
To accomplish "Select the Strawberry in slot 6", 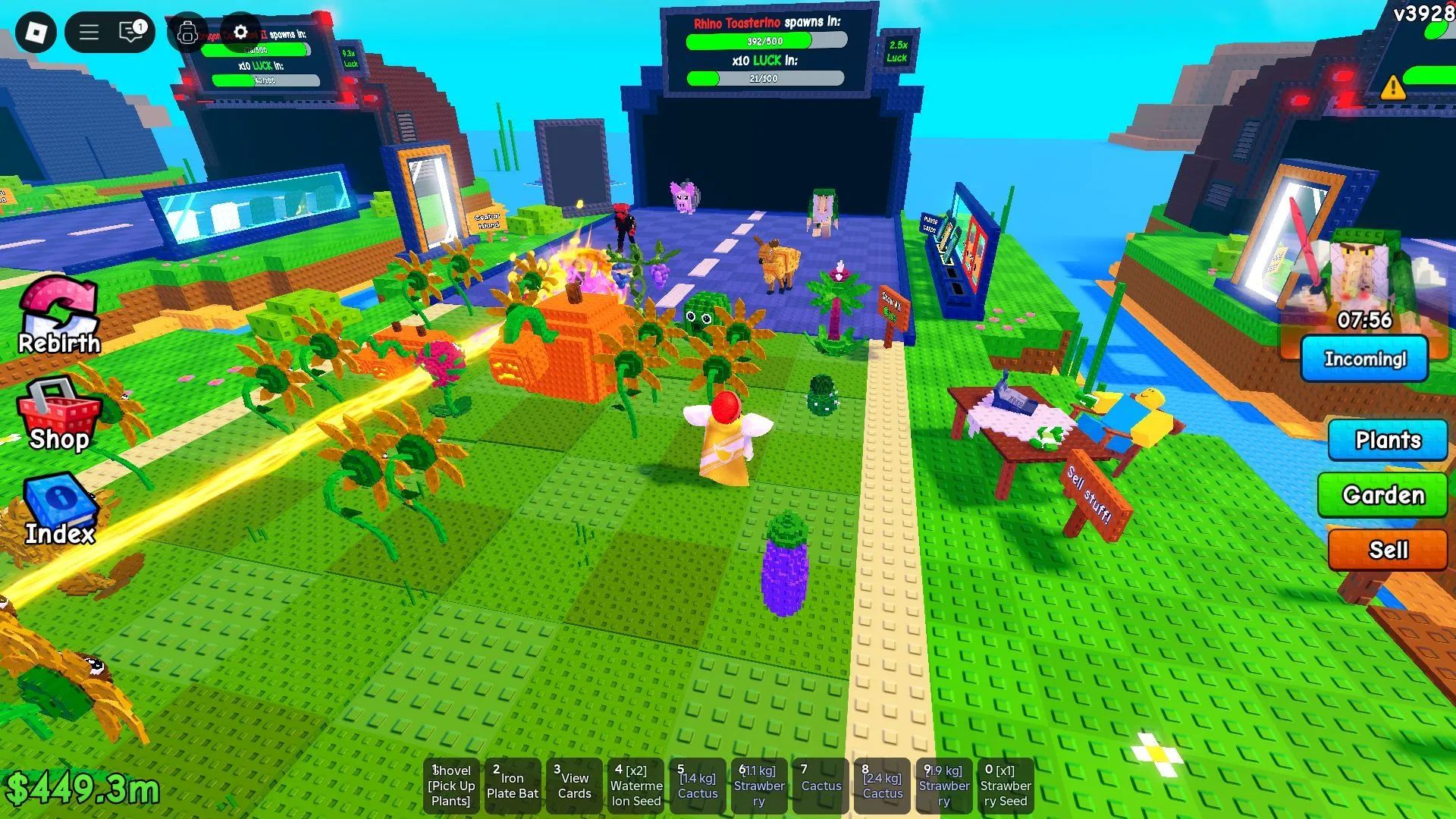I will (x=759, y=785).
